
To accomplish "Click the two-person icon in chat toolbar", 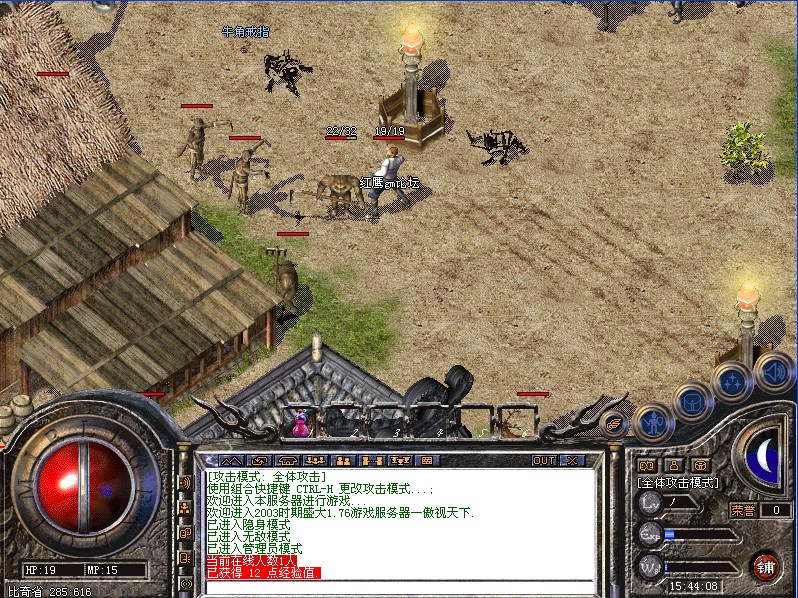I will point(343,461).
